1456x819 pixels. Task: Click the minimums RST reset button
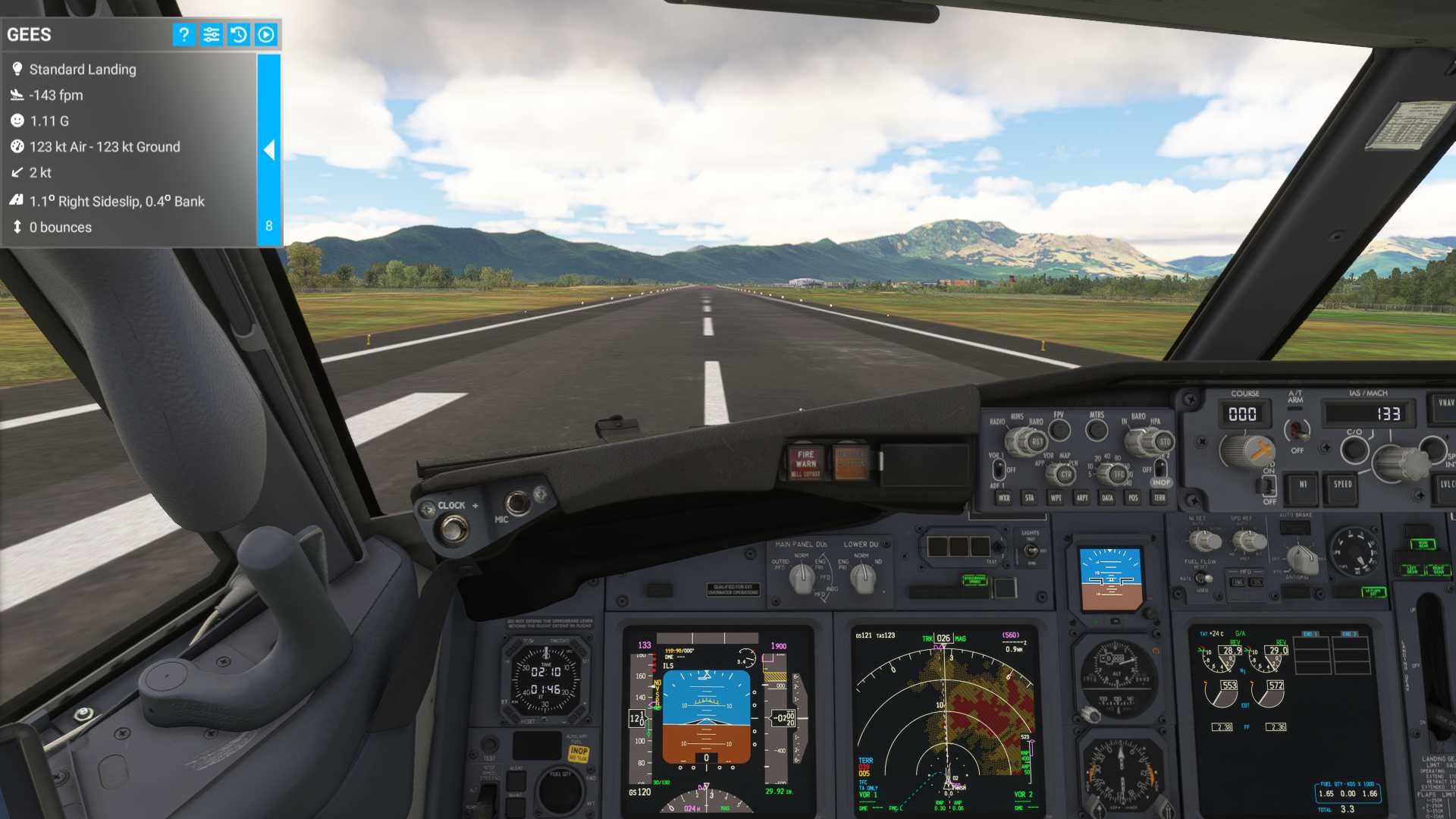point(1037,442)
